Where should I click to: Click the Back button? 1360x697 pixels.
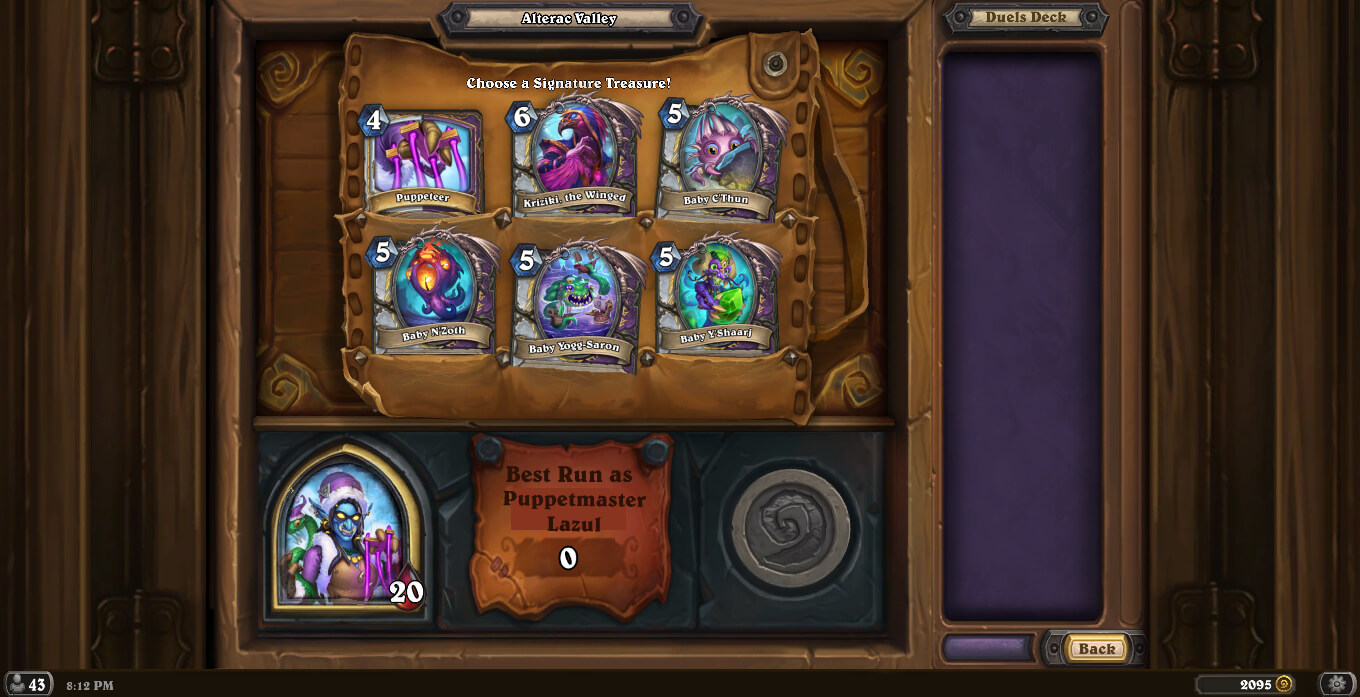(1096, 648)
